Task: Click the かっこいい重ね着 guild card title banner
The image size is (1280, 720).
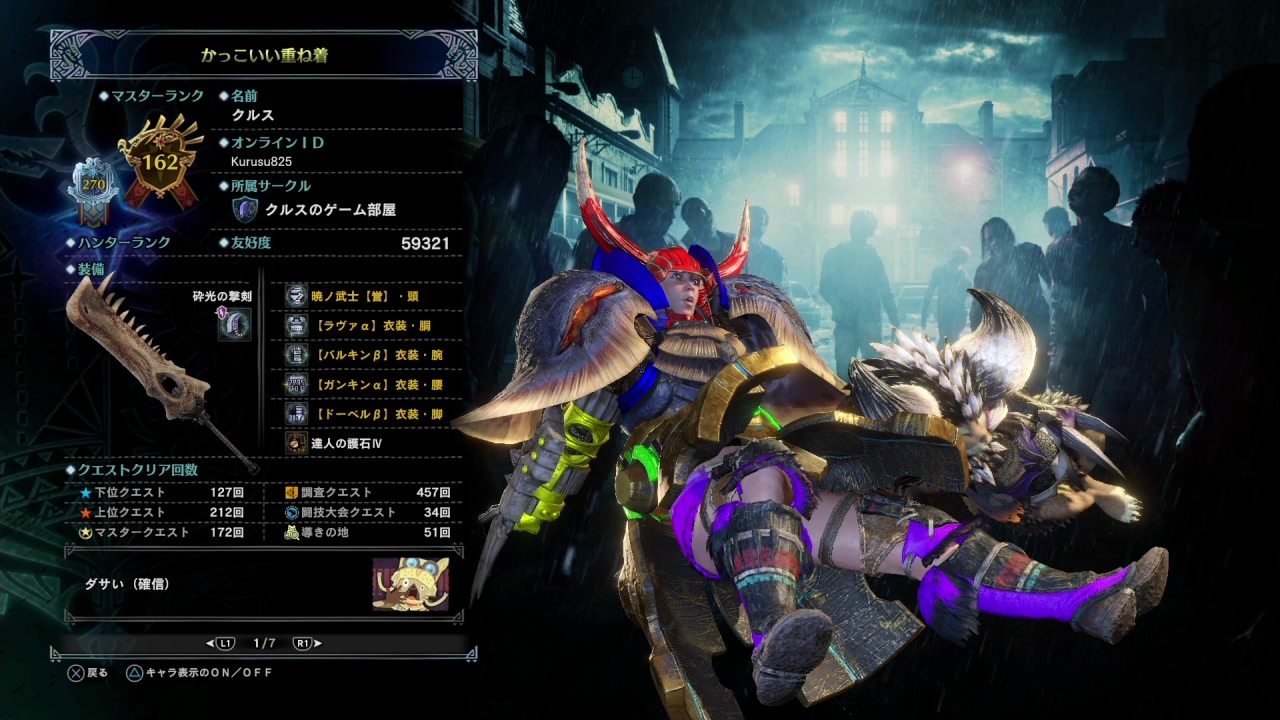Action: [x=263, y=55]
